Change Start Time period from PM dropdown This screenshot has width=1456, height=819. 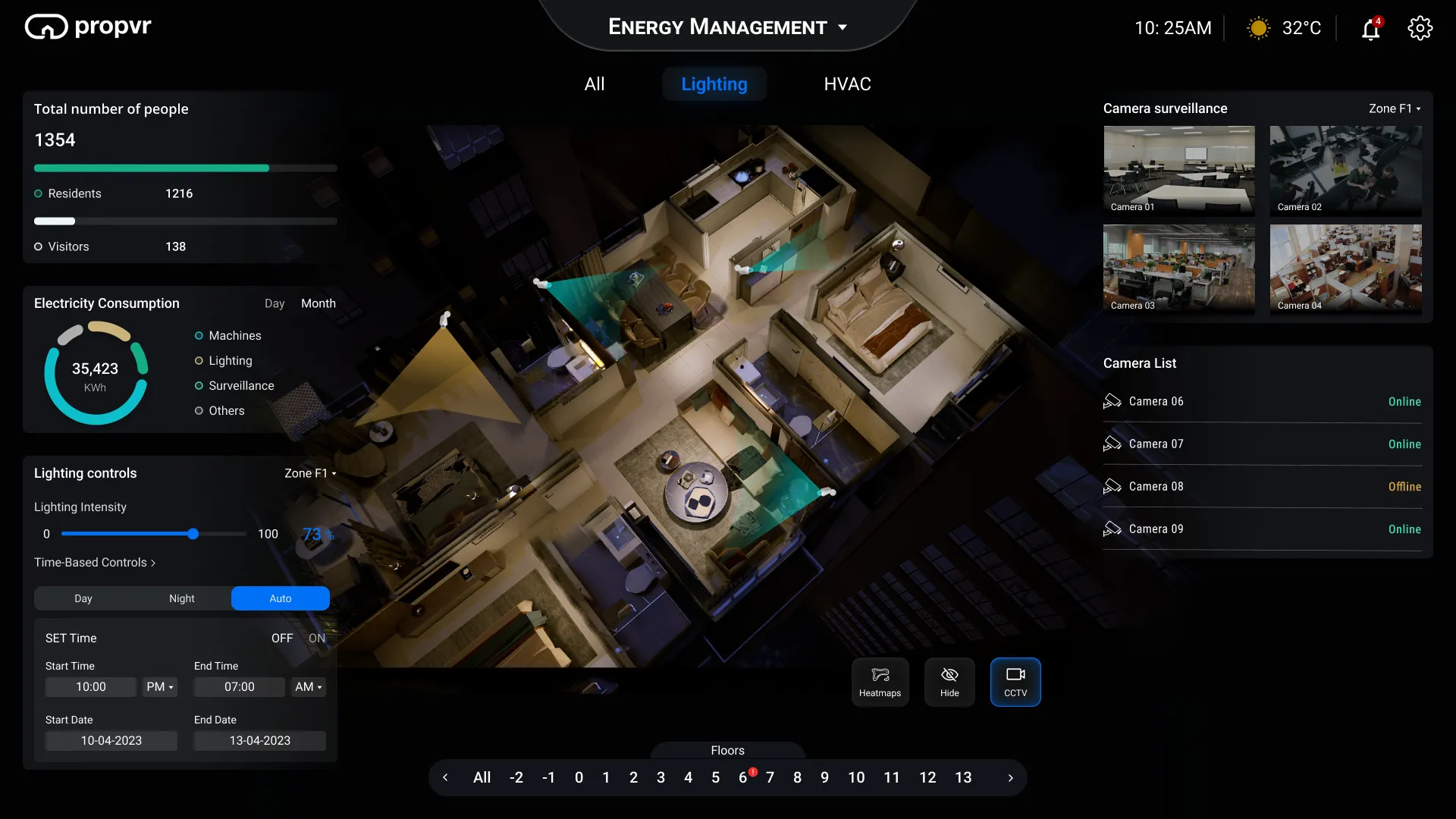(x=159, y=687)
